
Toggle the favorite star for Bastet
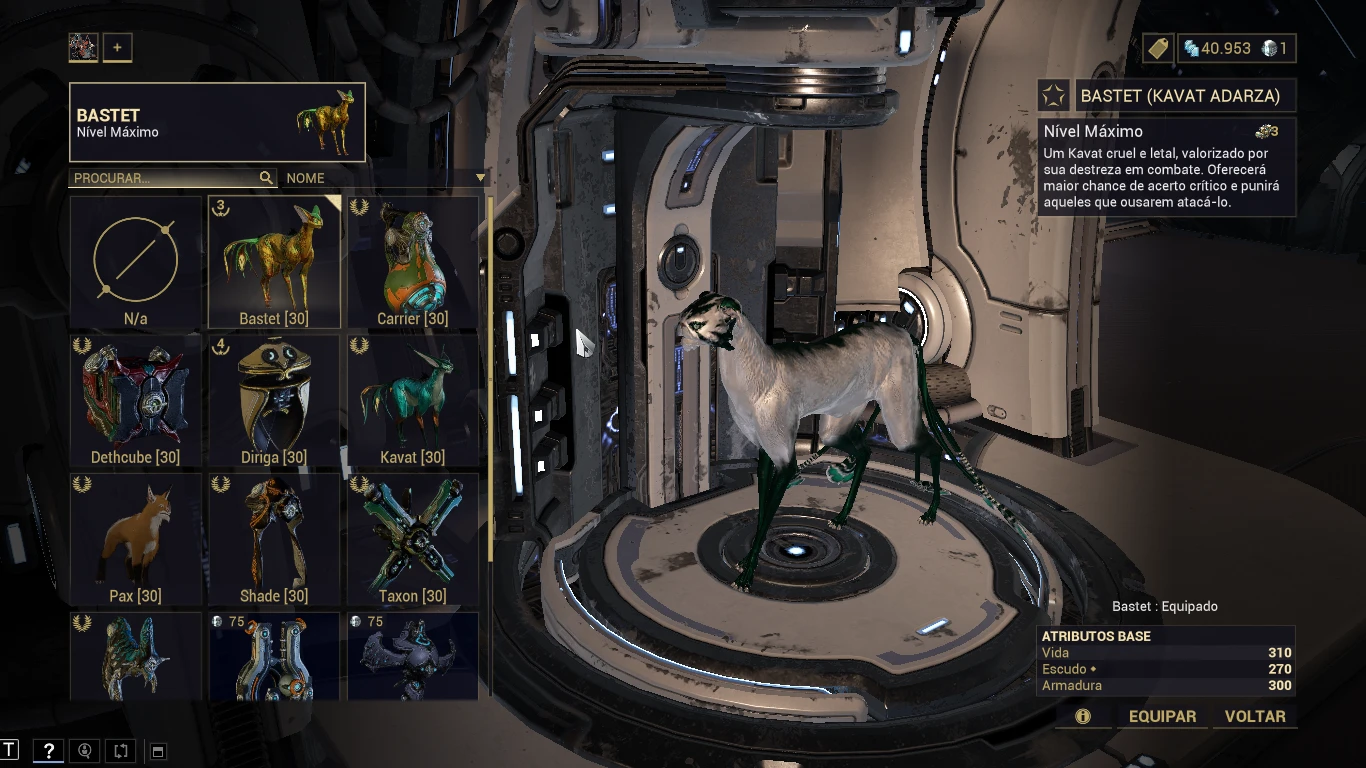[x=1053, y=95]
